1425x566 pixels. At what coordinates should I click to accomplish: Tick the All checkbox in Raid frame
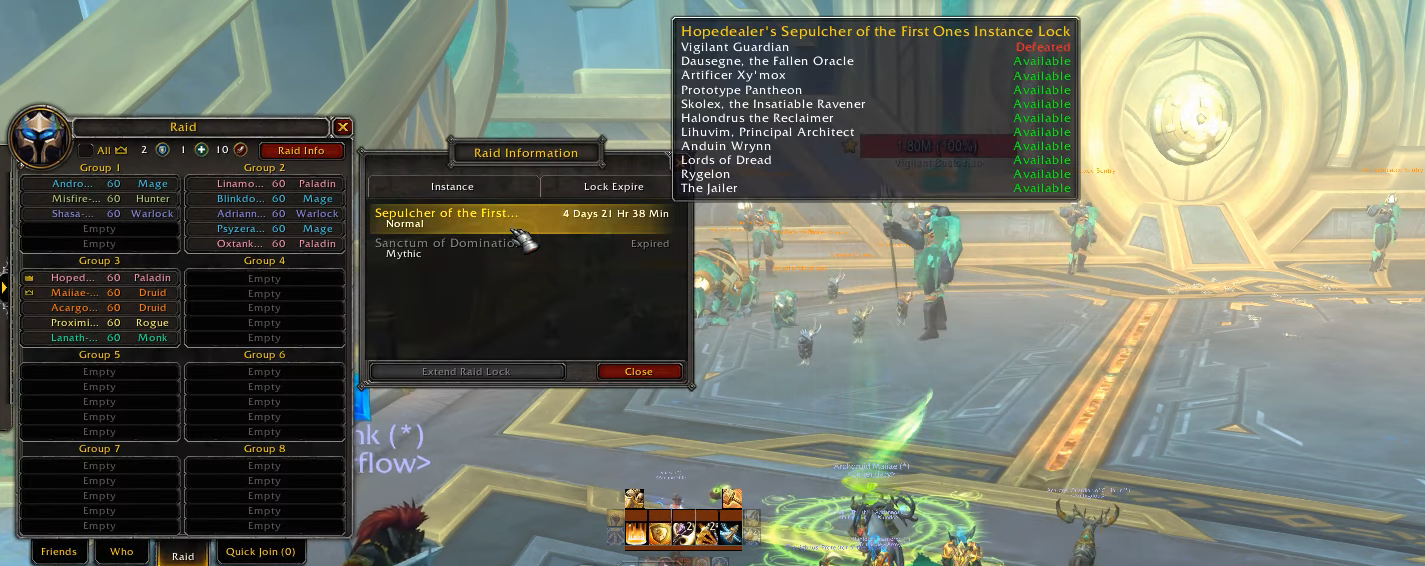click(x=86, y=150)
